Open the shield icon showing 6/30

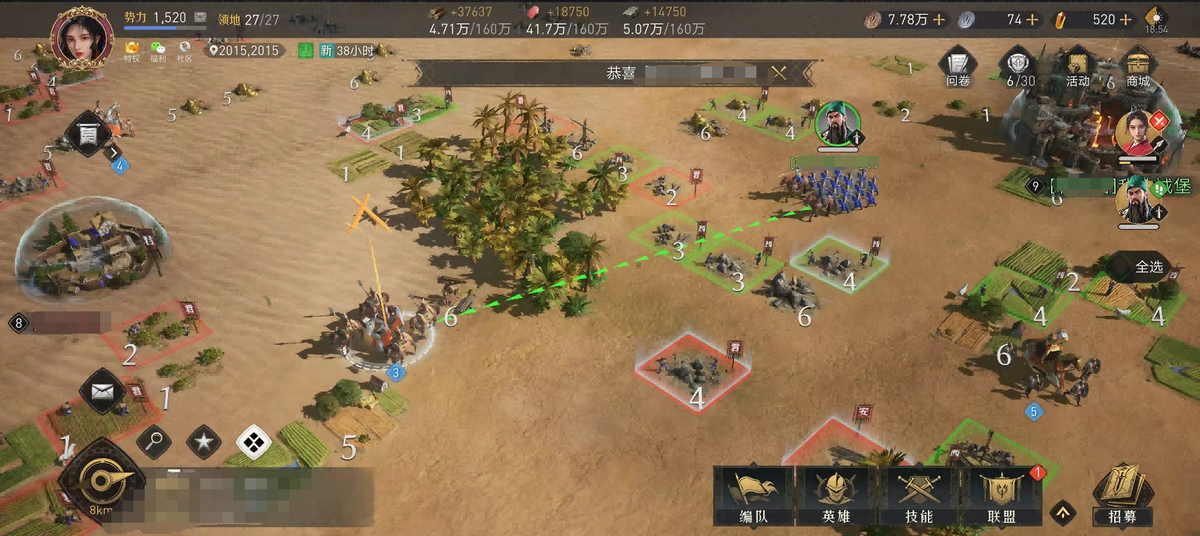click(1018, 67)
